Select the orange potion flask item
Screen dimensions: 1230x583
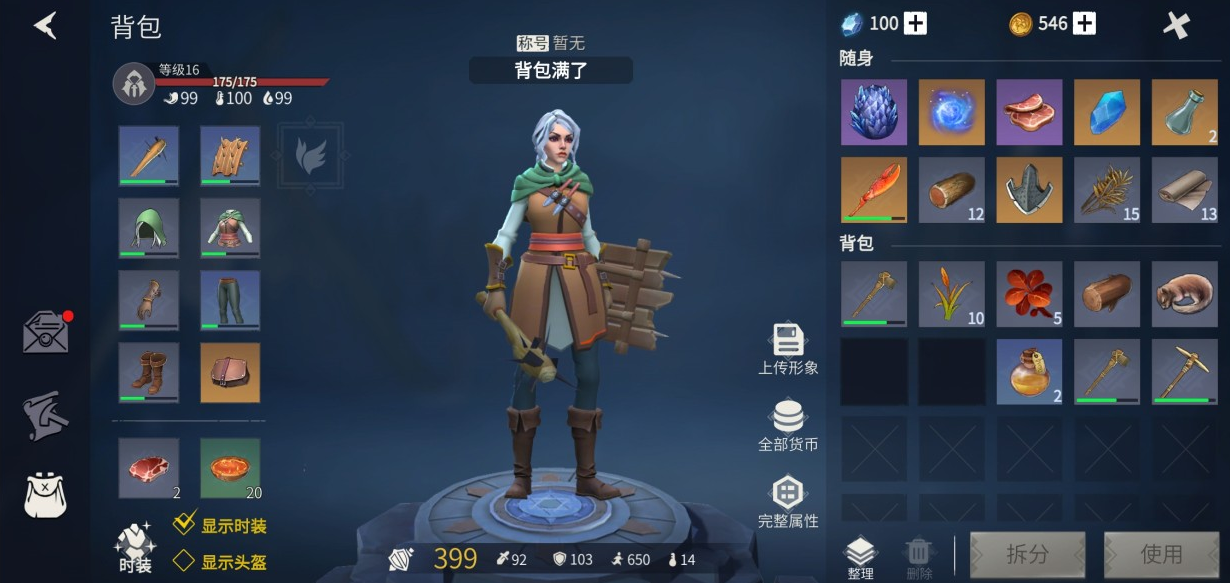click(x=1029, y=371)
